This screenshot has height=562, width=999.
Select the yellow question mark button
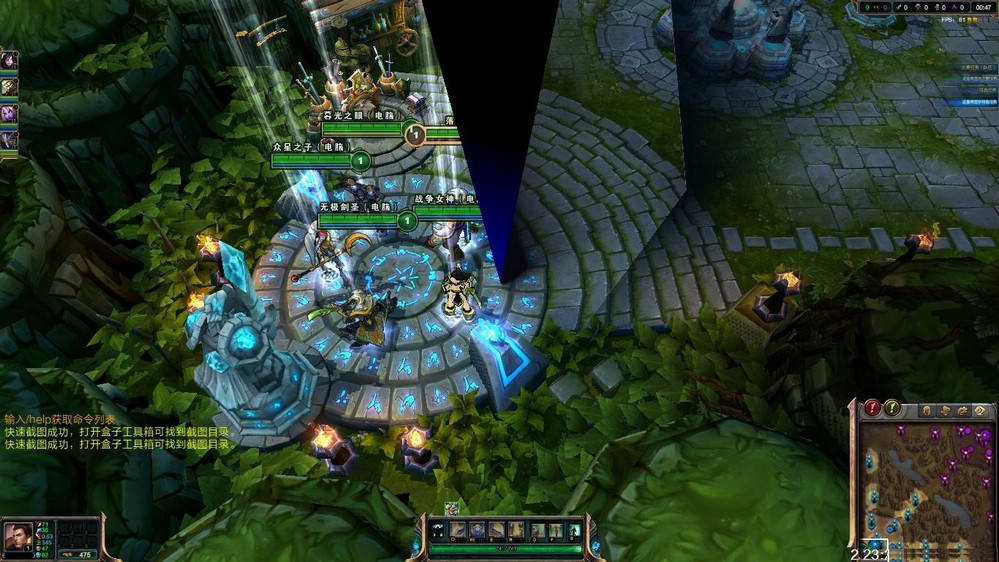click(x=892, y=408)
